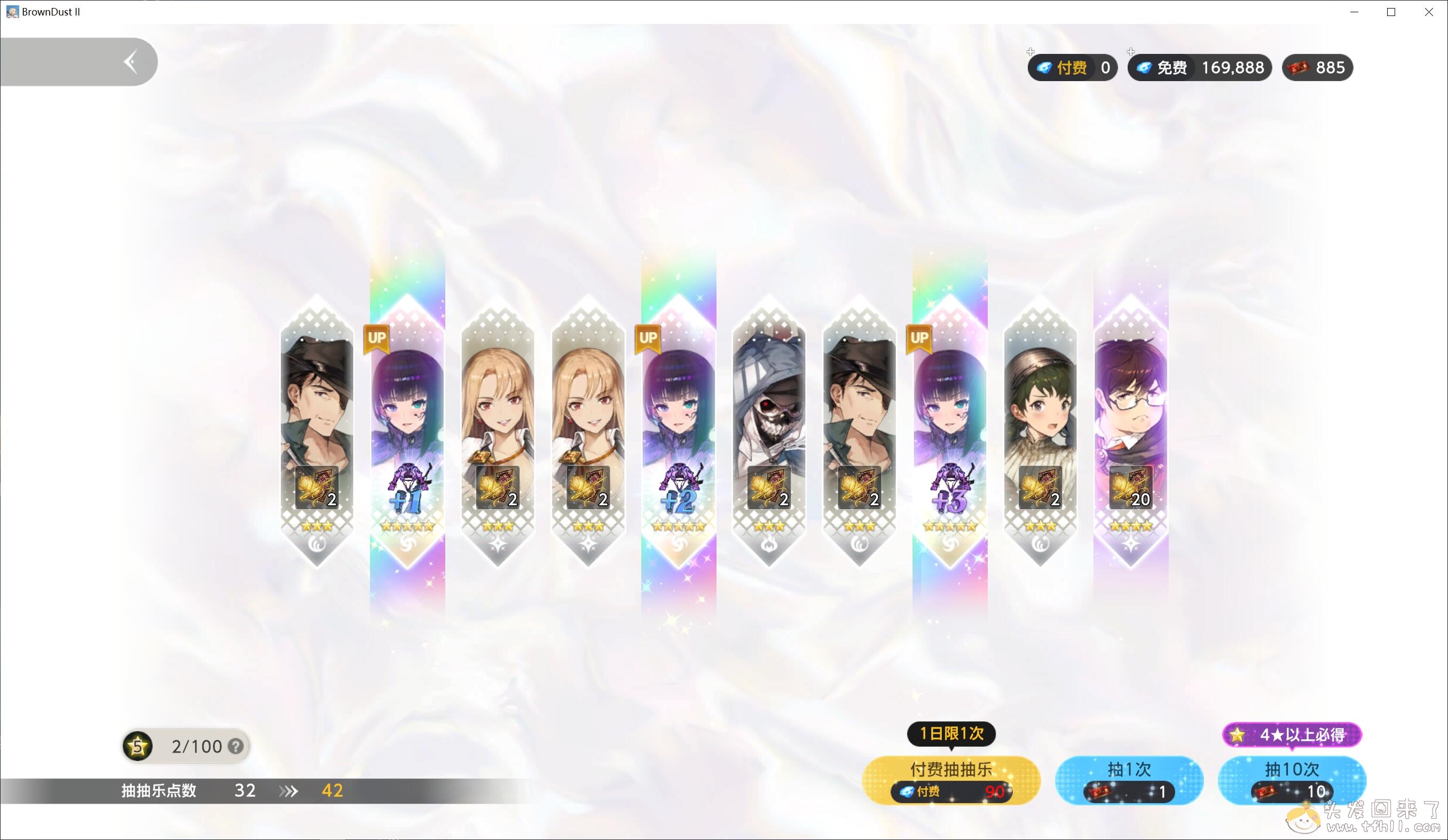Select the glasses-wearing 4-star character card
Screen dimensions: 1448x840
[1130, 431]
